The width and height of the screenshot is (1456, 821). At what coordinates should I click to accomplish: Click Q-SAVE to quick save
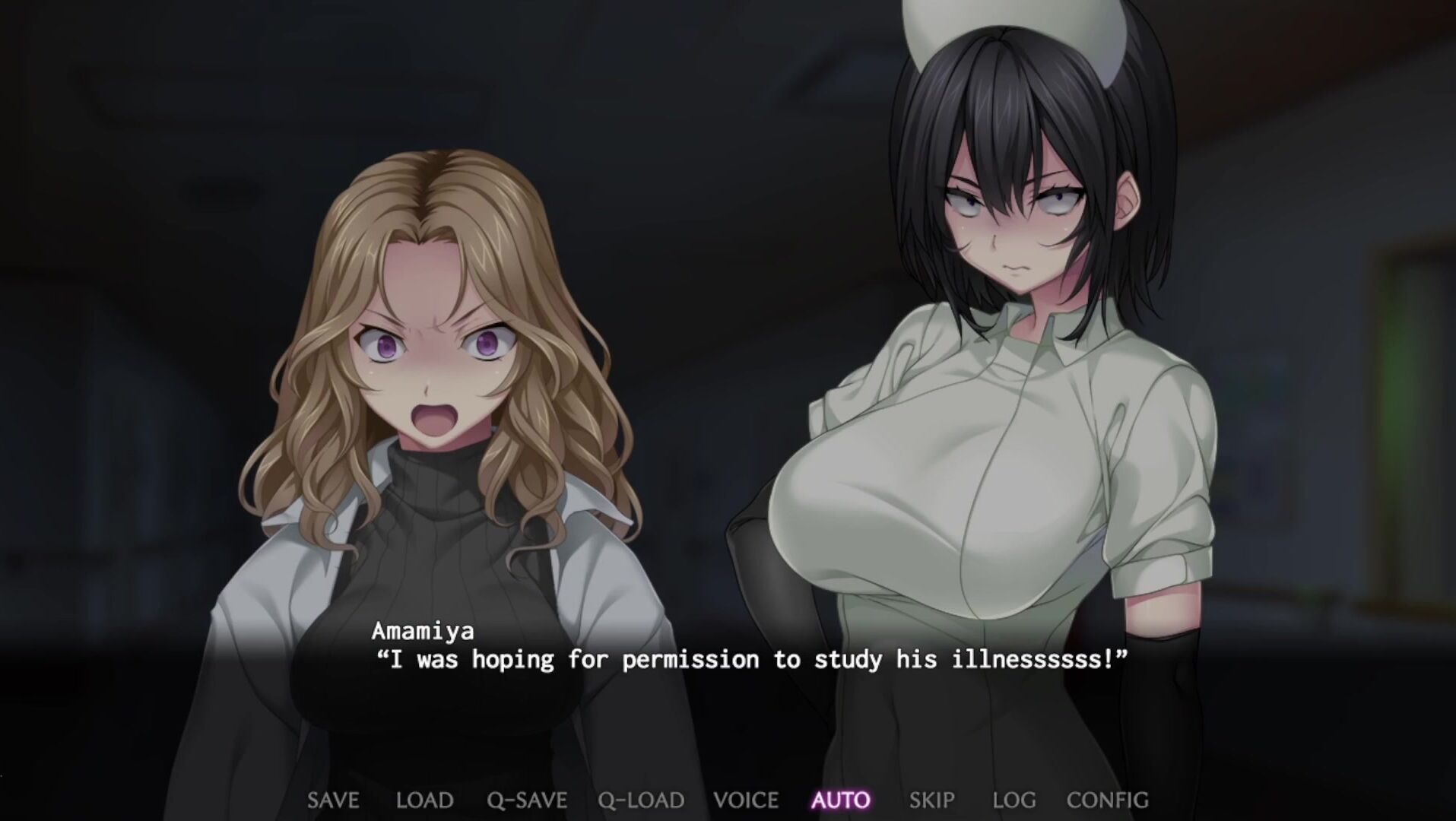tap(527, 800)
